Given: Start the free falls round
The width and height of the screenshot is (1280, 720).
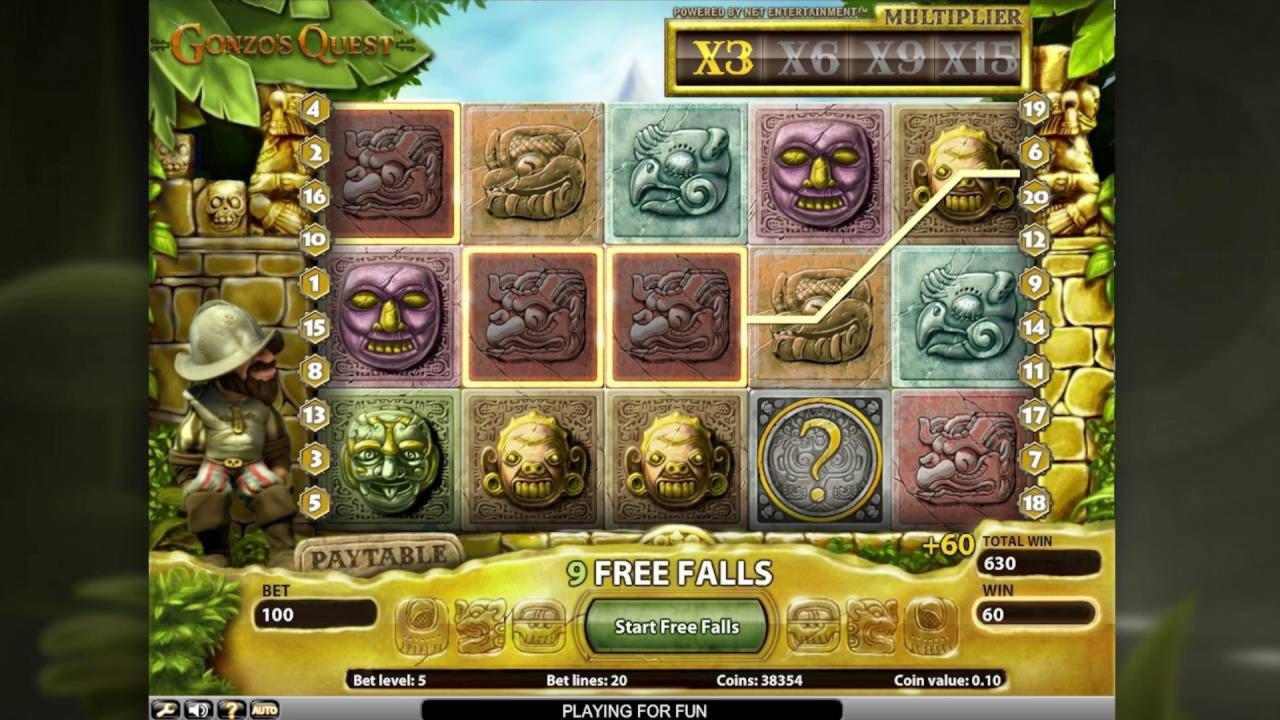Looking at the screenshot, I should point(676,627).
